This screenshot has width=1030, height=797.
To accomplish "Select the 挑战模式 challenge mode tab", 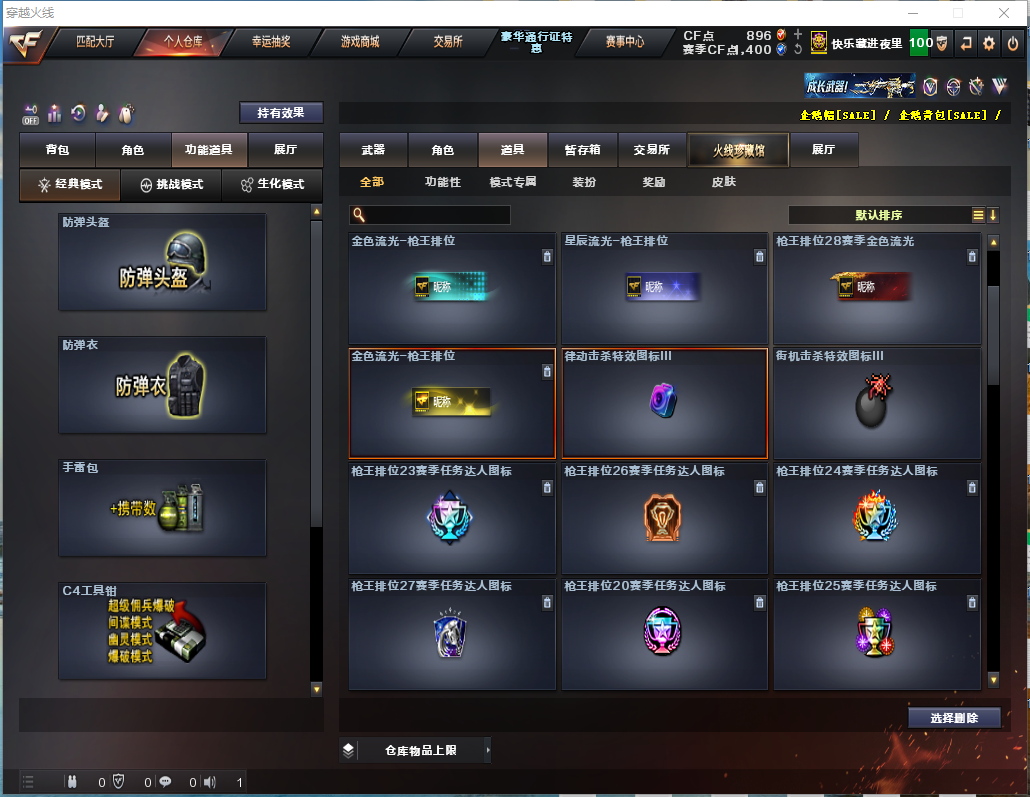I will [171, 185].
